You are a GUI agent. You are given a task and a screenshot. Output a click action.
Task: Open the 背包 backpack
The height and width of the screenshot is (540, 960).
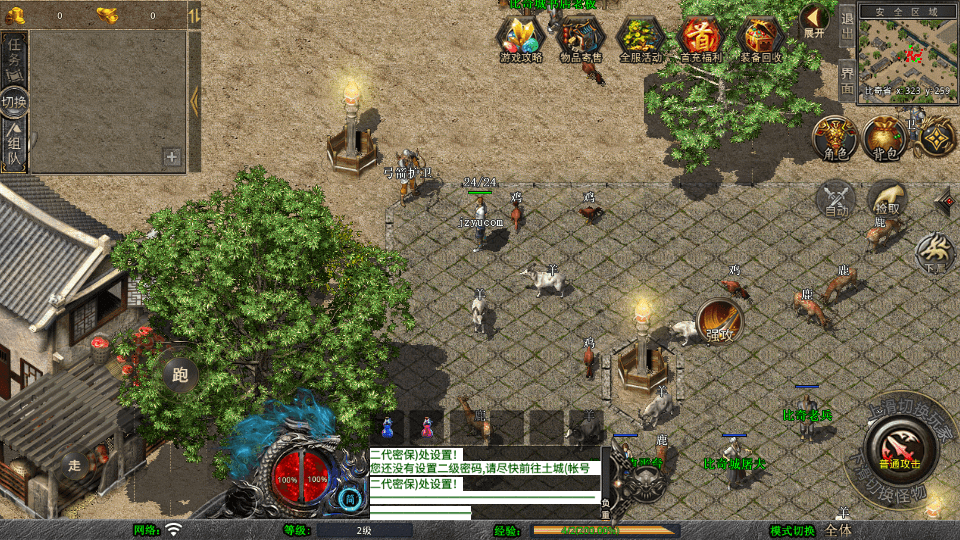885,138
